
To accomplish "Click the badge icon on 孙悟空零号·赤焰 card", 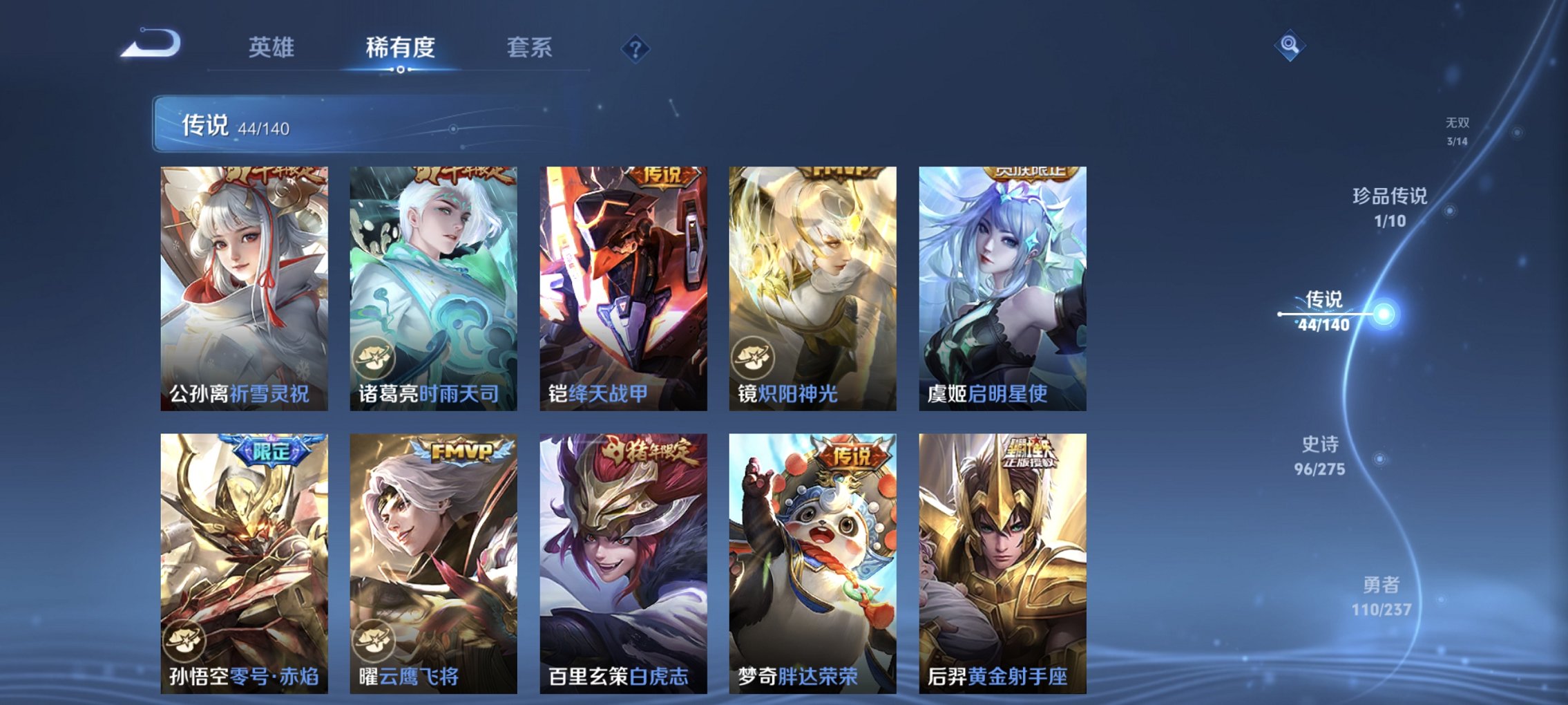I will (184, 641).
